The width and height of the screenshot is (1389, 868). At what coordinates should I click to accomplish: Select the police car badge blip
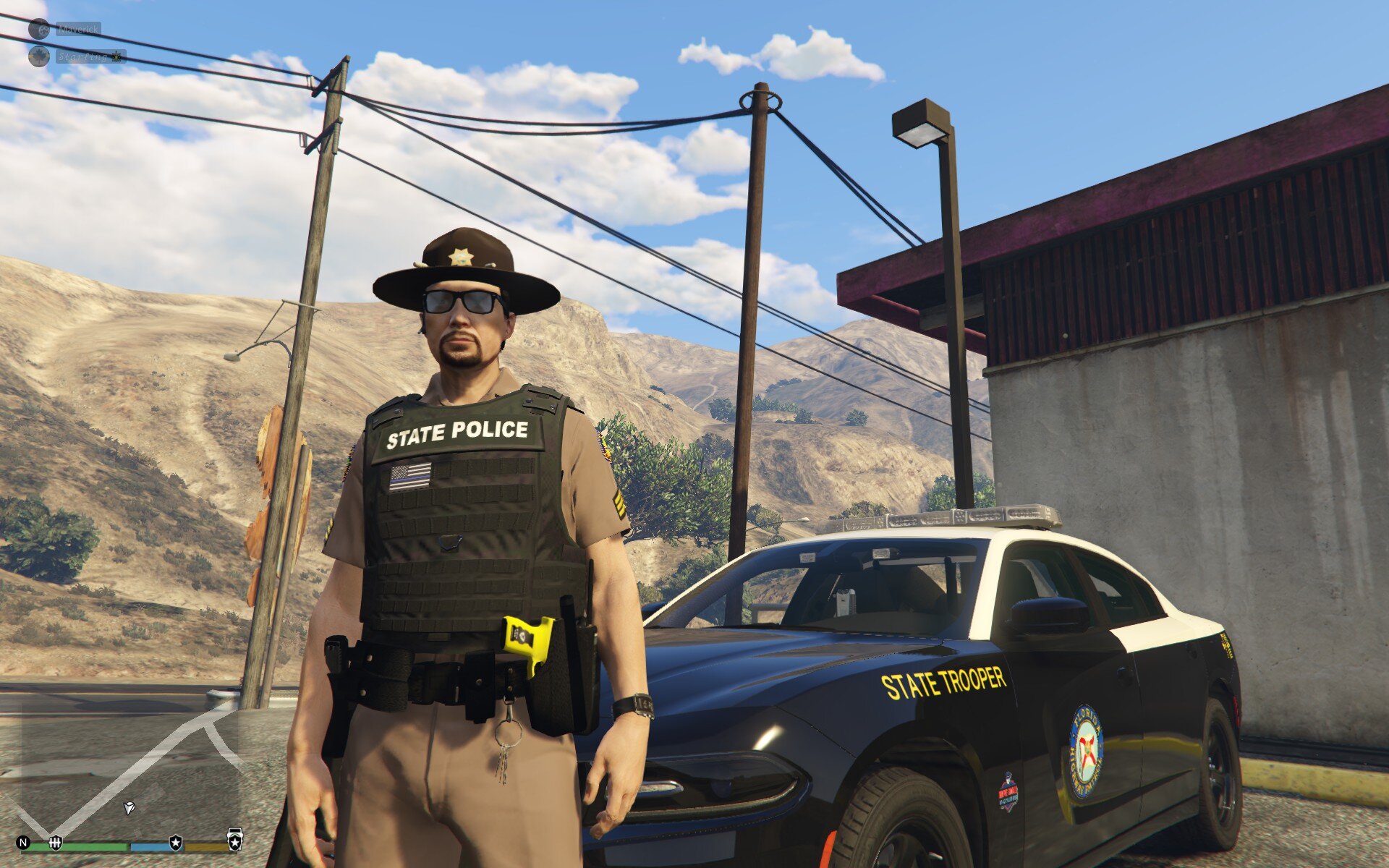pyautogui.click(x=234, y=840)
